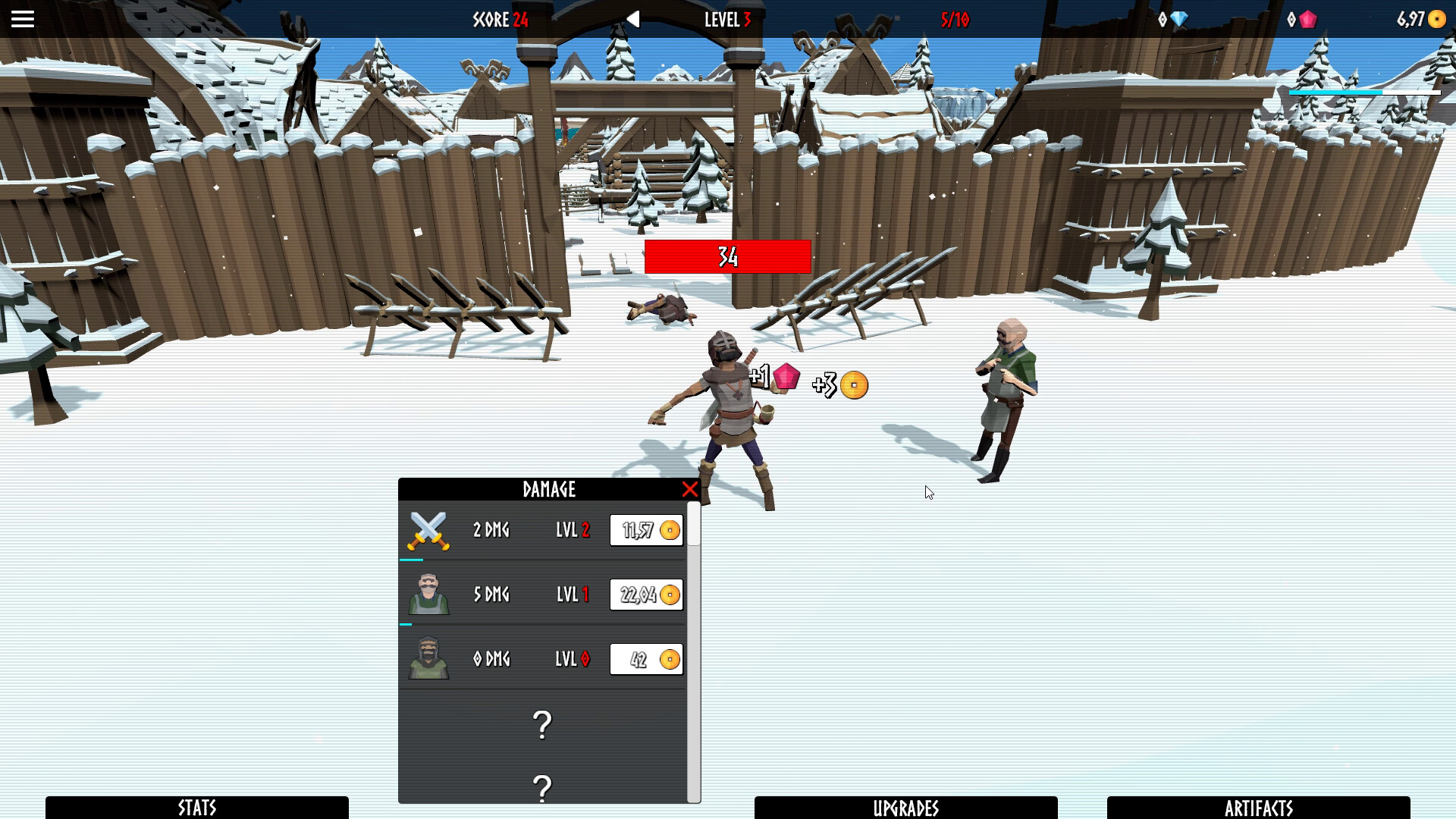Switch to the STATS tab
The width and height of the screenshot is (1456, 819).
[196, 807]
